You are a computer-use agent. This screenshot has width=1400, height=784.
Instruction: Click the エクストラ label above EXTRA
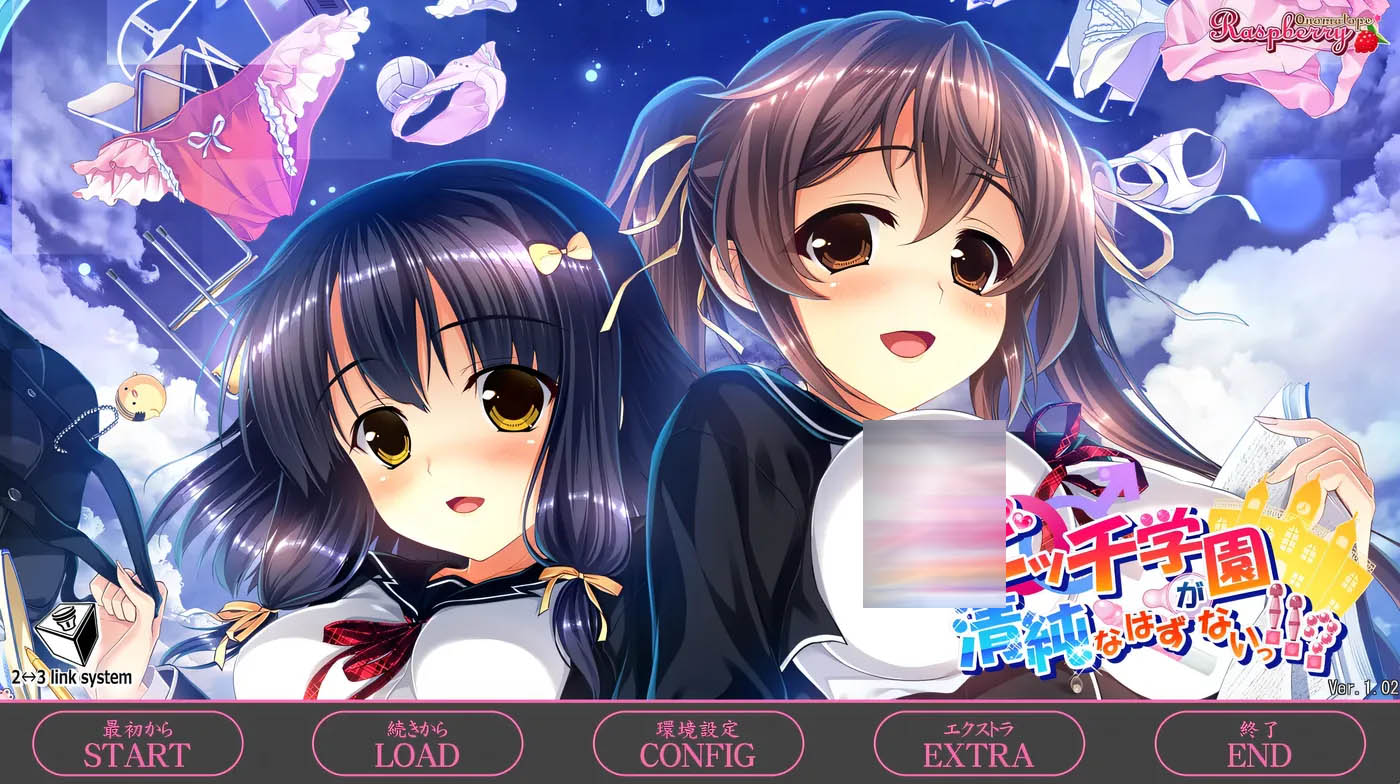(x=978, y=729)
